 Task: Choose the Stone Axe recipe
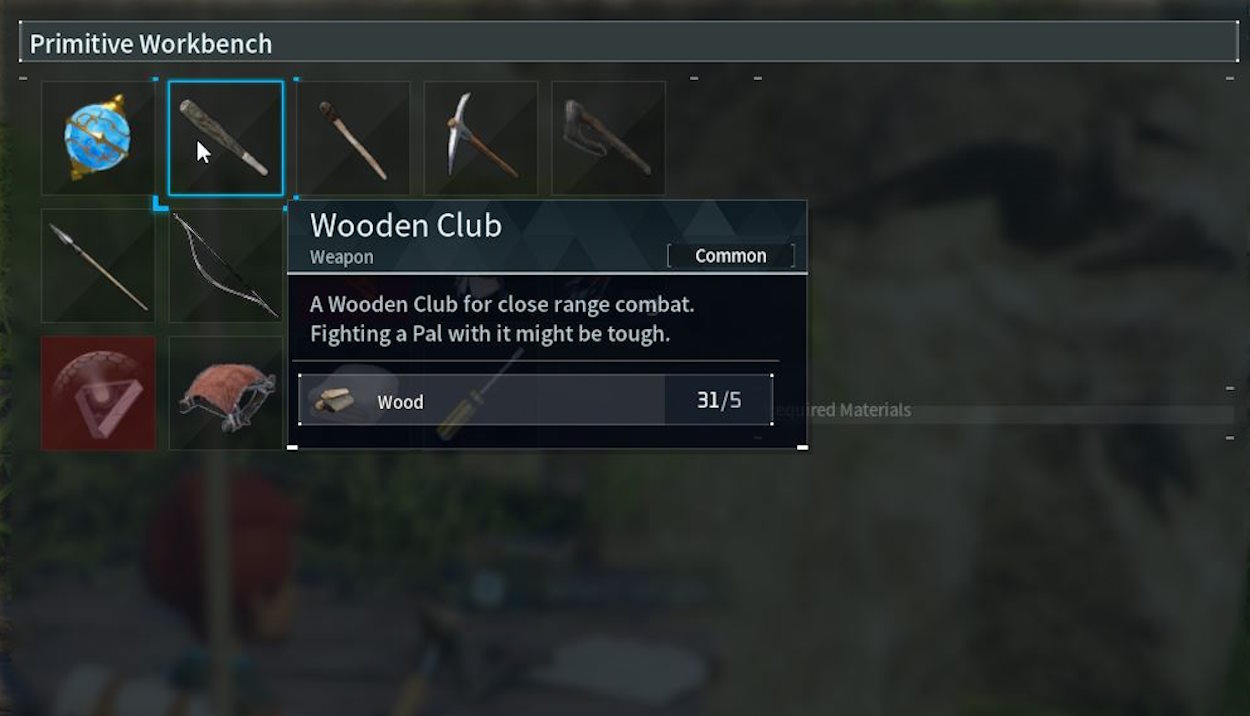click(608, 138)
